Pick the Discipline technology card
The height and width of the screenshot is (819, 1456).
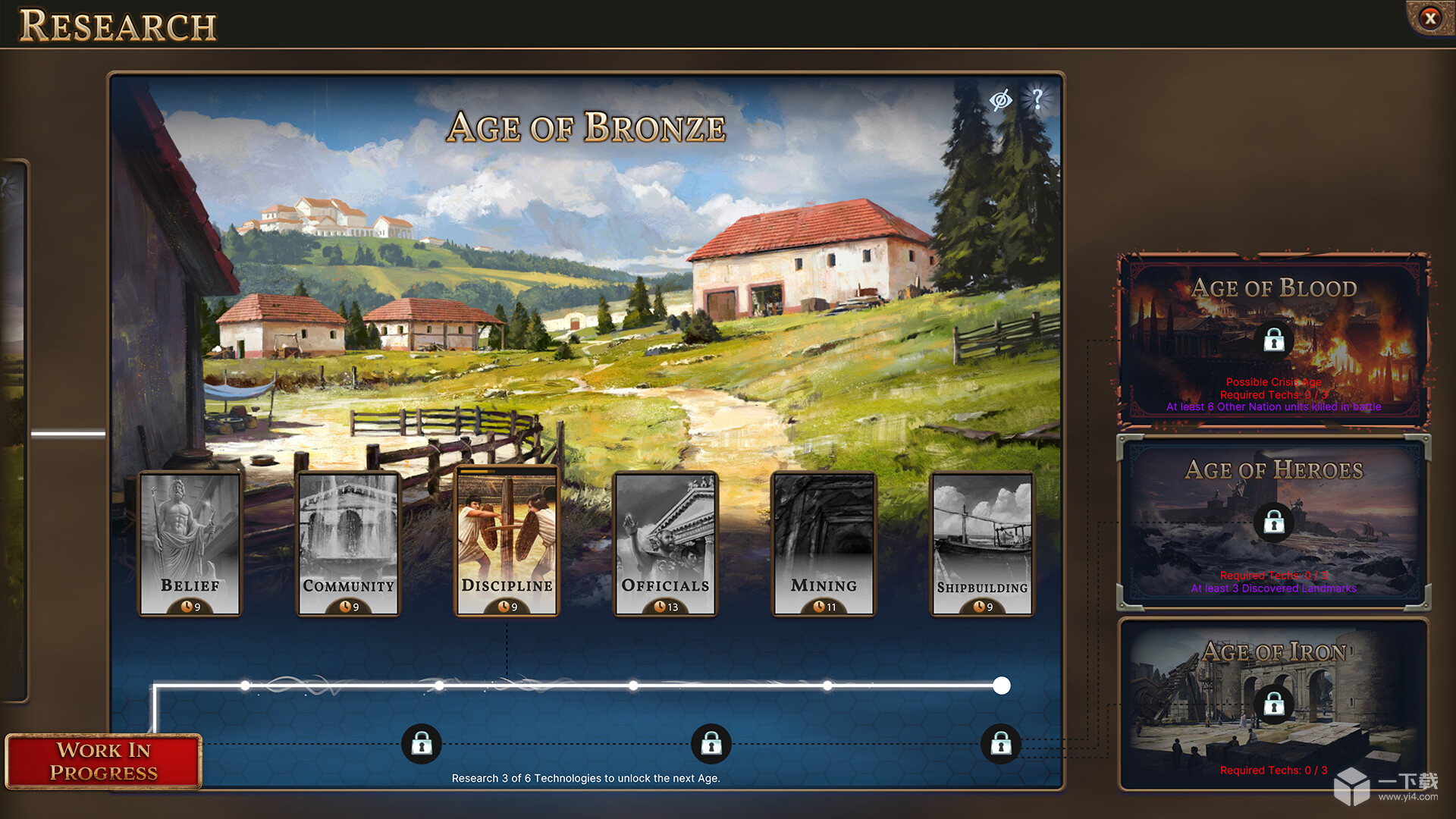pos(507,543)
